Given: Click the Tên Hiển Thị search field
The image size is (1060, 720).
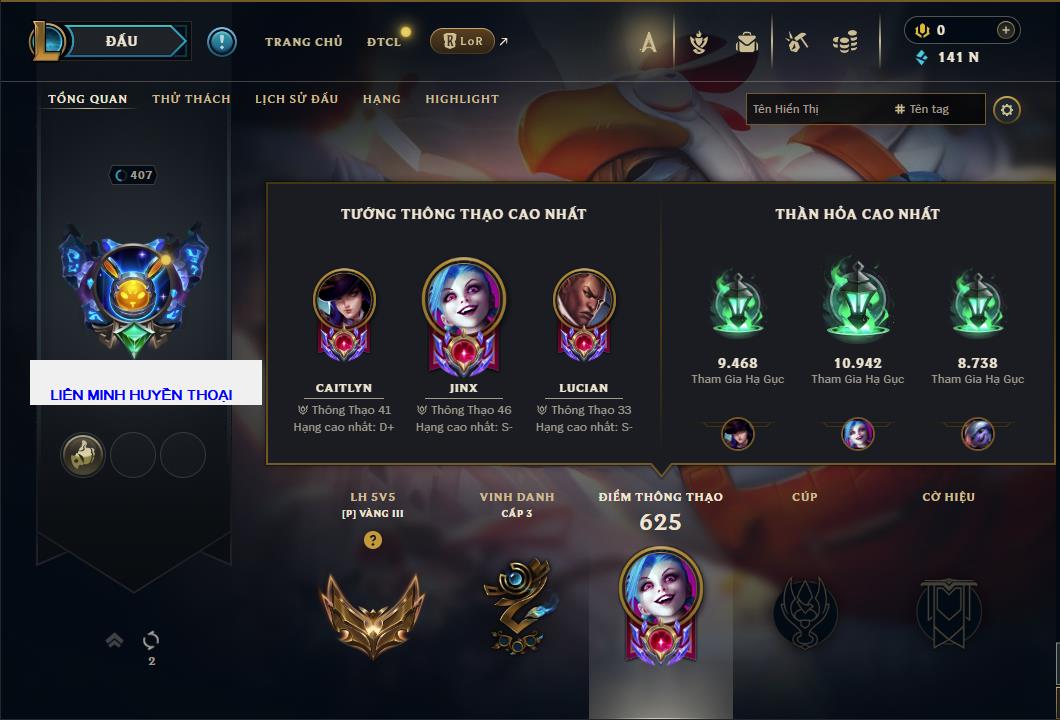Looking at the screenshot, I should [815, 109].
